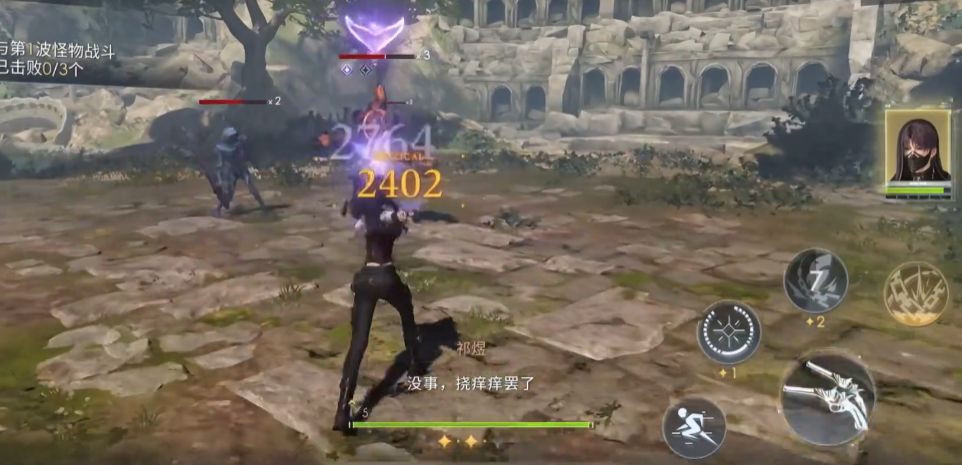962x465 pixels.
Task: Use the skill on cooldown showing 7
Action: pyautogui.click(x=815, y=280)
